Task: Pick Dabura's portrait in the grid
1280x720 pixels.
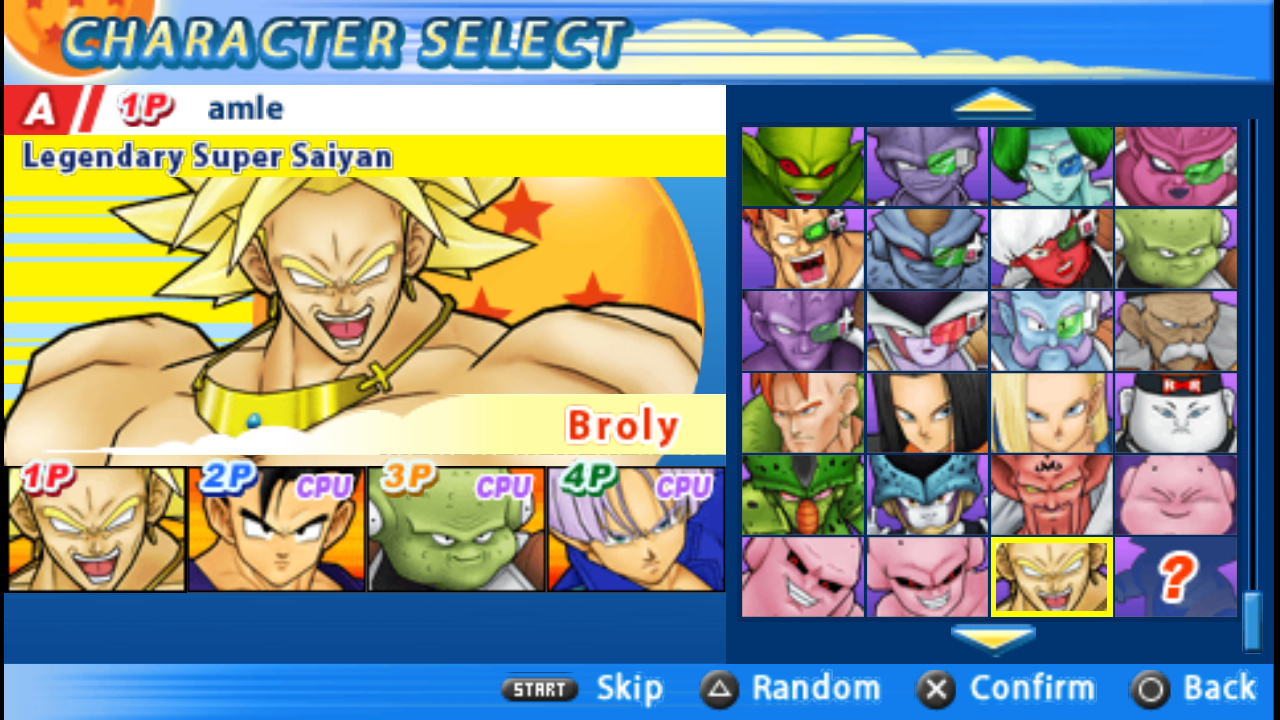Action: [x=1051, y=494]
